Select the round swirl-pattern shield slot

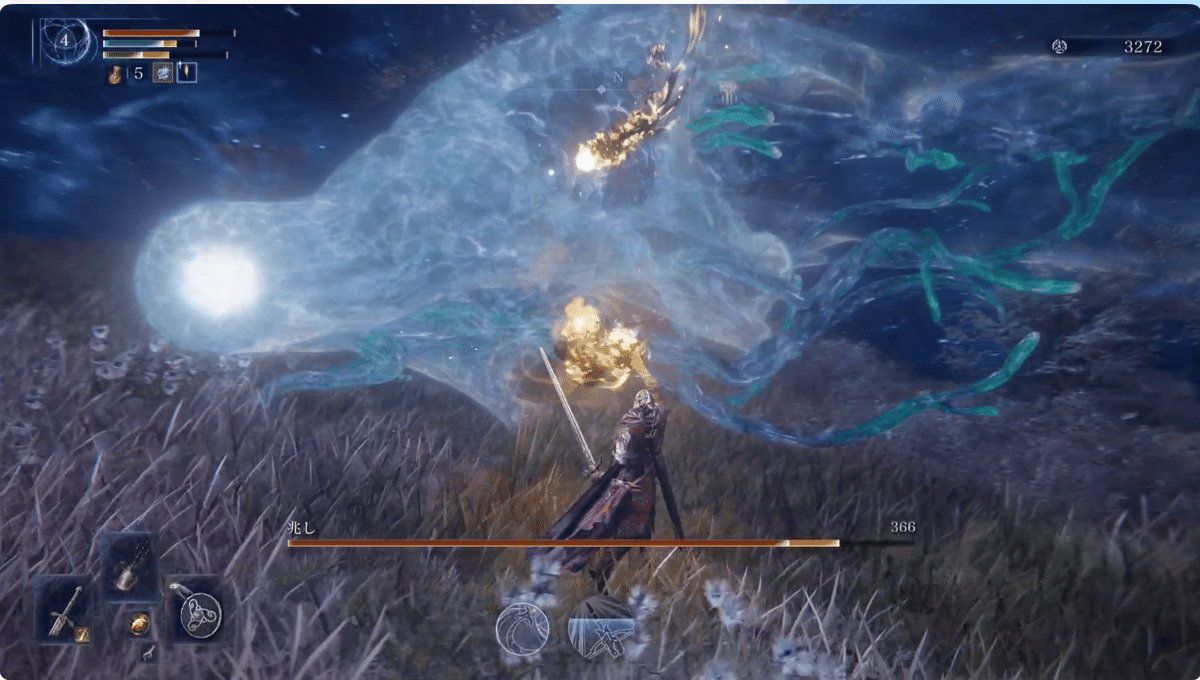194,611
